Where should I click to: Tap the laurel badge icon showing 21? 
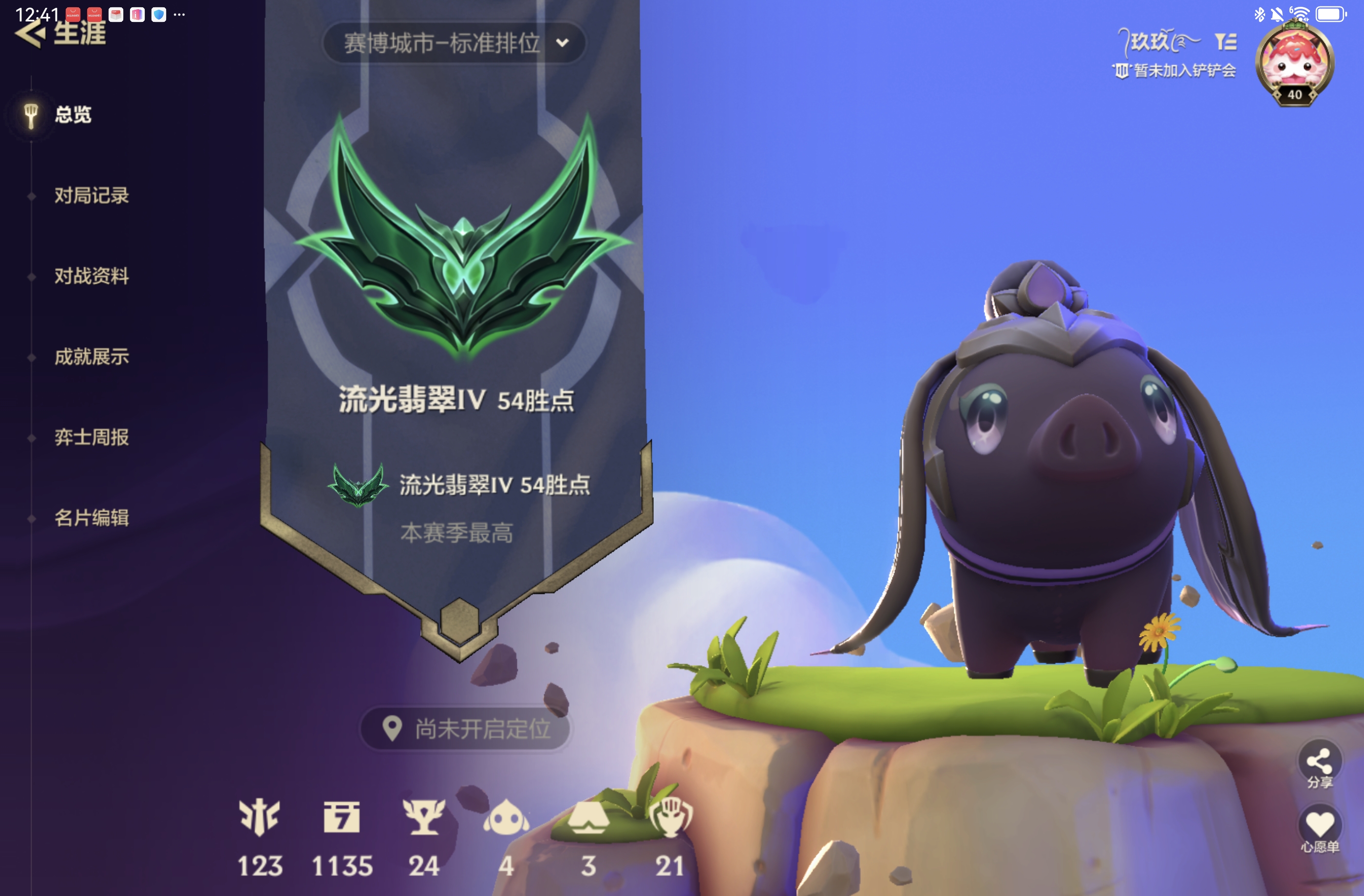pos(670,818)
